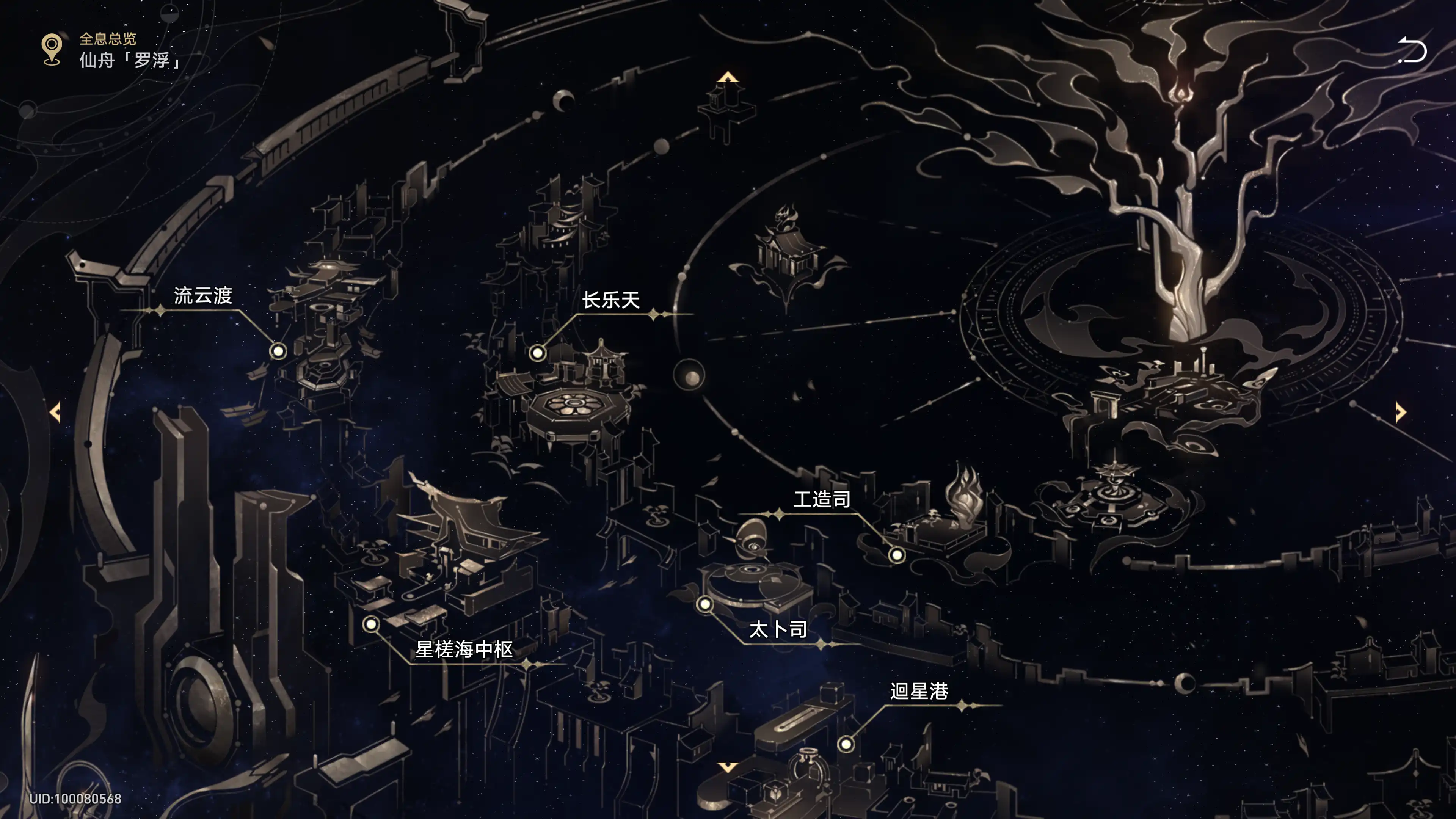1456x819 pixels.
Task: Open the 全息总览 location pin
Action: (52, 50)
